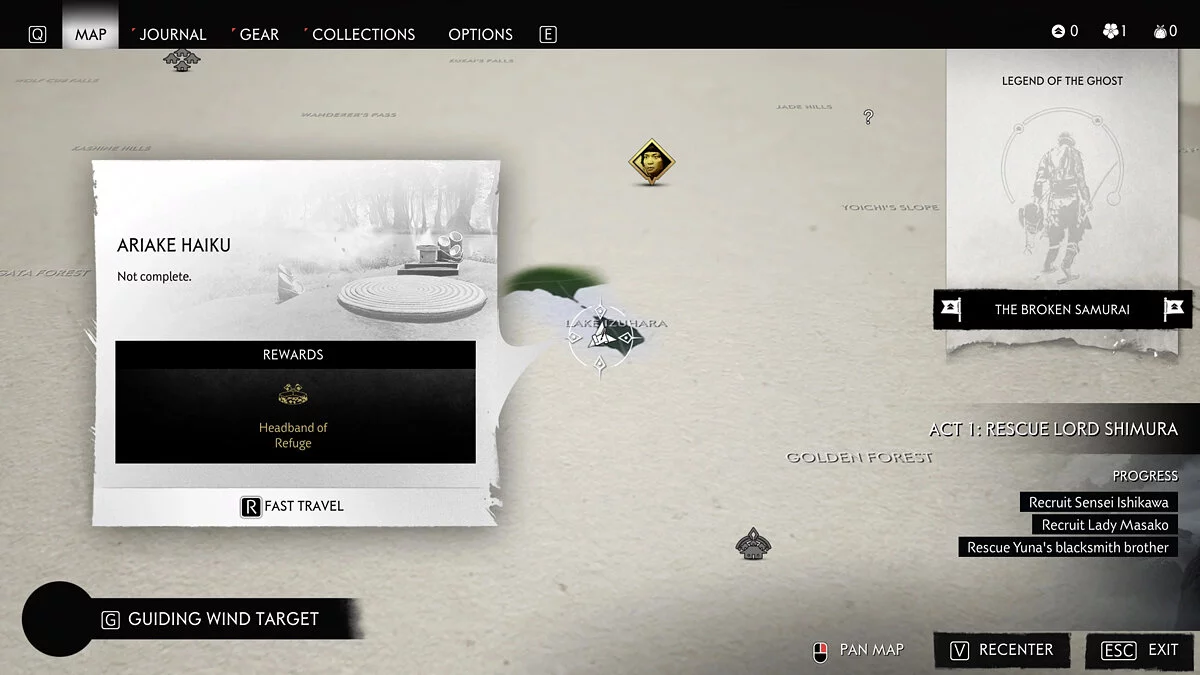Fast travel to Ariake Haiku
The height and width of the screenshot is (675, 1200).
click(x=293, y=506)
